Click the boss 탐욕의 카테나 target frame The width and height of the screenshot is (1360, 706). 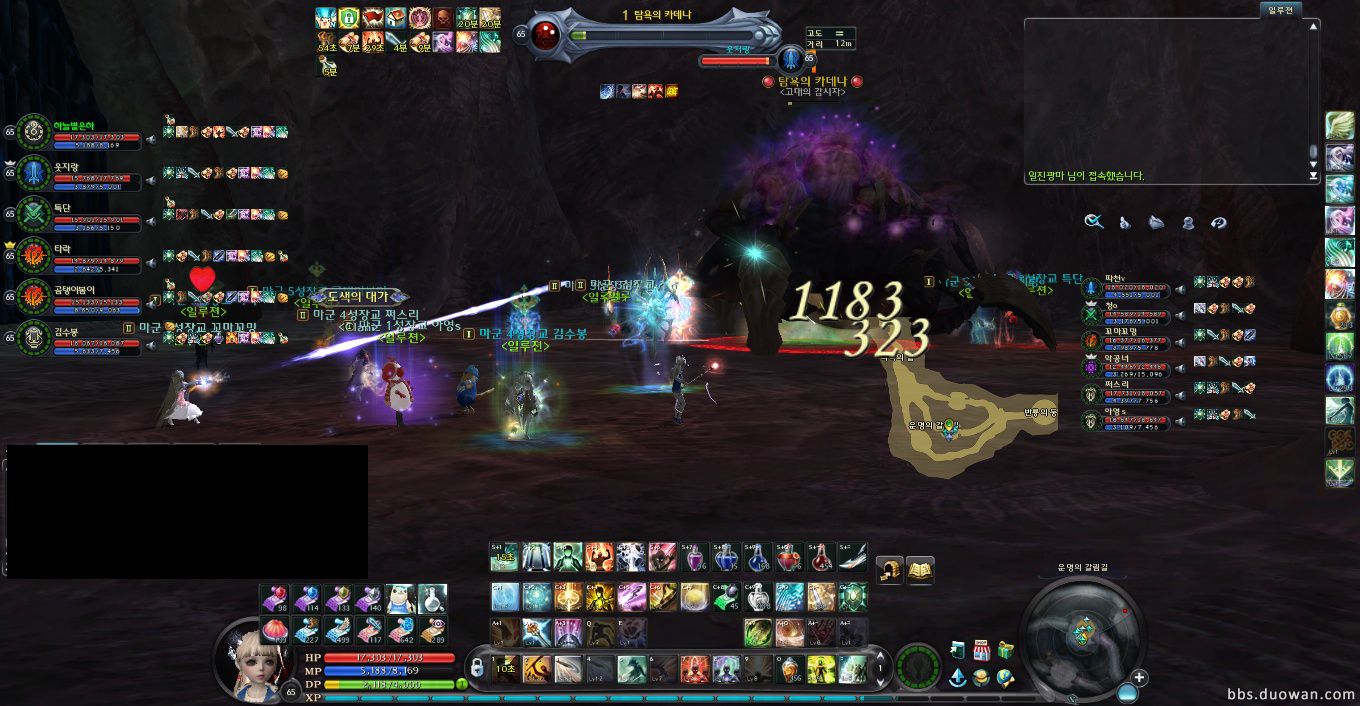click(x=650, y=35)
